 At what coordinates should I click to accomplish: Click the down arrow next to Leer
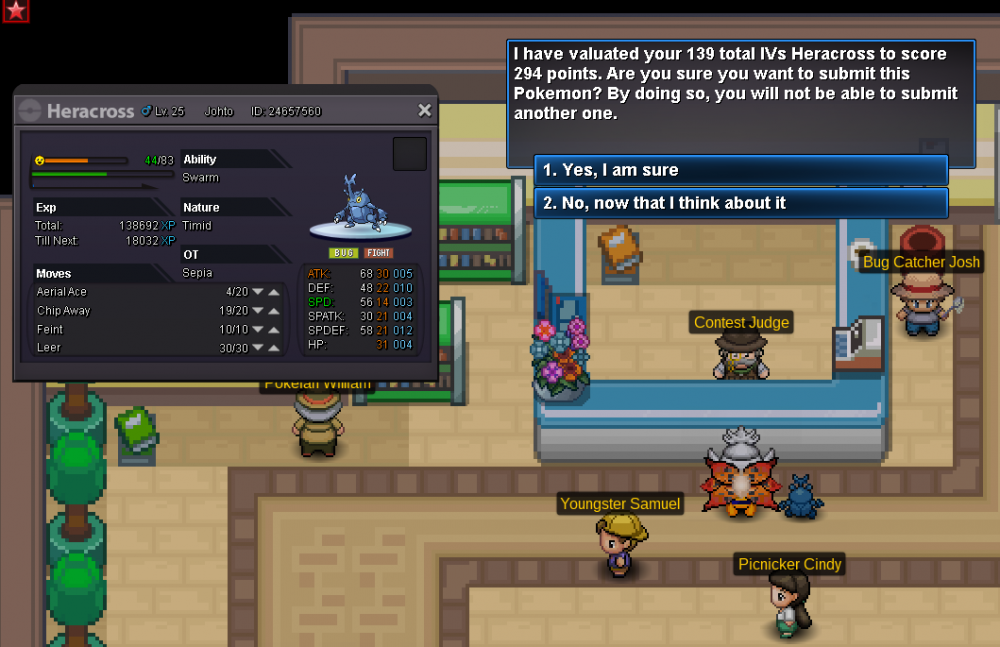(257, 348)
